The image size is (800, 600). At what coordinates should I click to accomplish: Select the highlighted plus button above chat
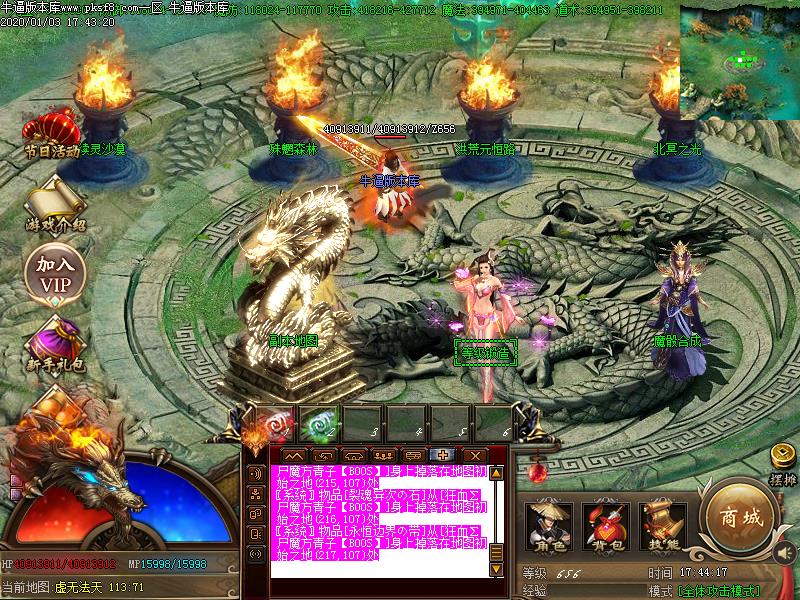click(x=443, y=455)
